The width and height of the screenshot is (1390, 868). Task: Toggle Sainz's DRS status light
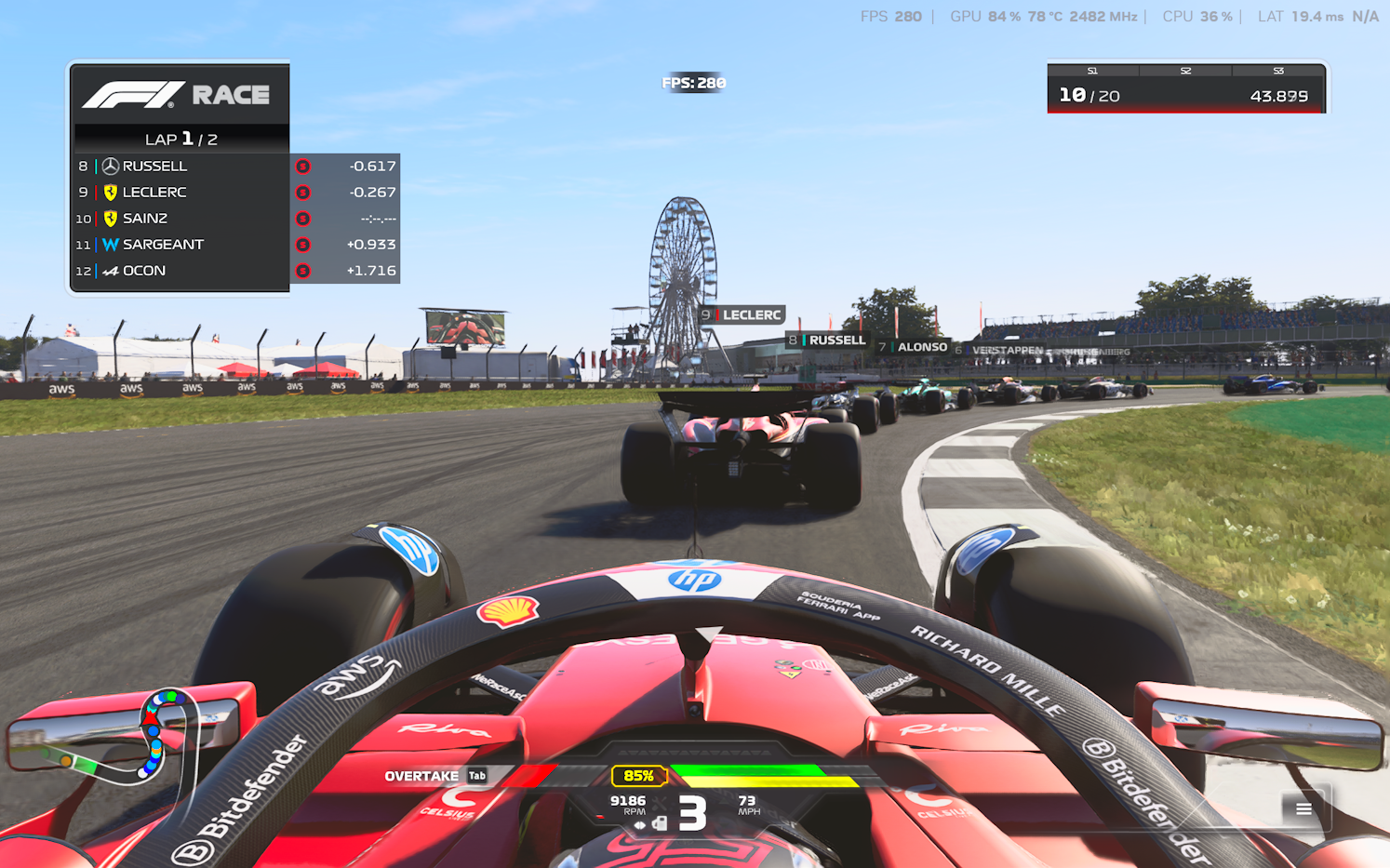[x=303, y=218]
